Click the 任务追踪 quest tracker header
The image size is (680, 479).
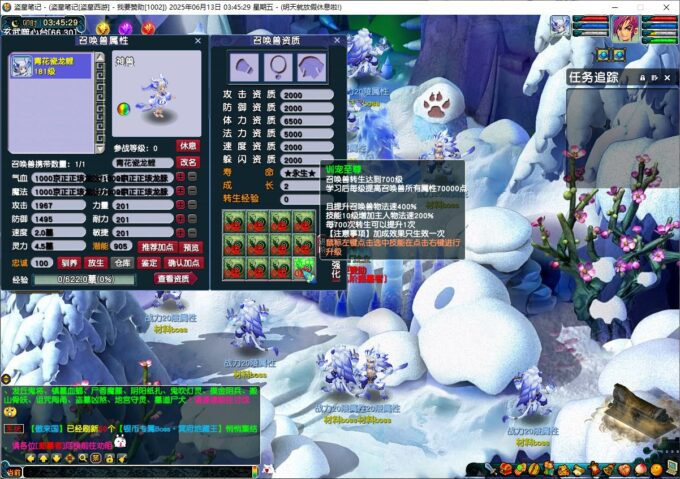pyautogui.click(x=594, y=77)
